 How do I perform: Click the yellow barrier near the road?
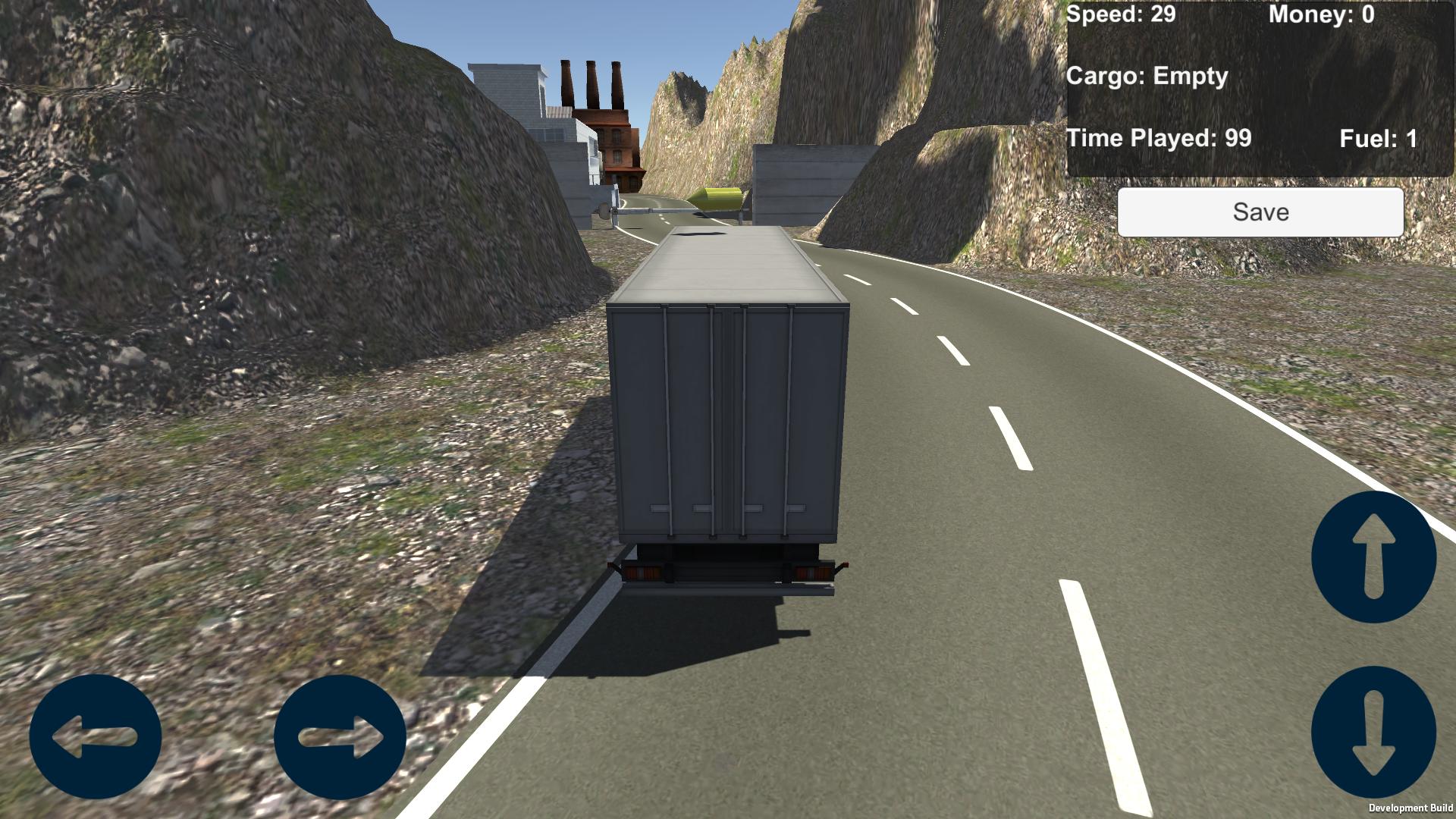click(x=716, y=199)
